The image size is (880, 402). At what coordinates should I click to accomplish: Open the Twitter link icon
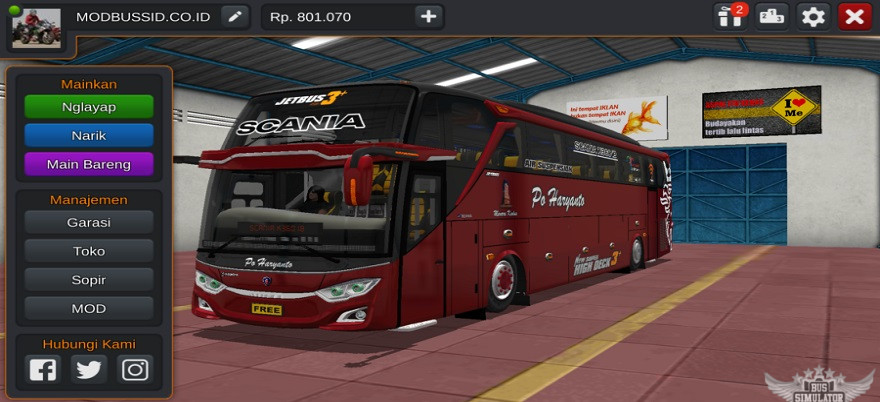pos(89,369)
